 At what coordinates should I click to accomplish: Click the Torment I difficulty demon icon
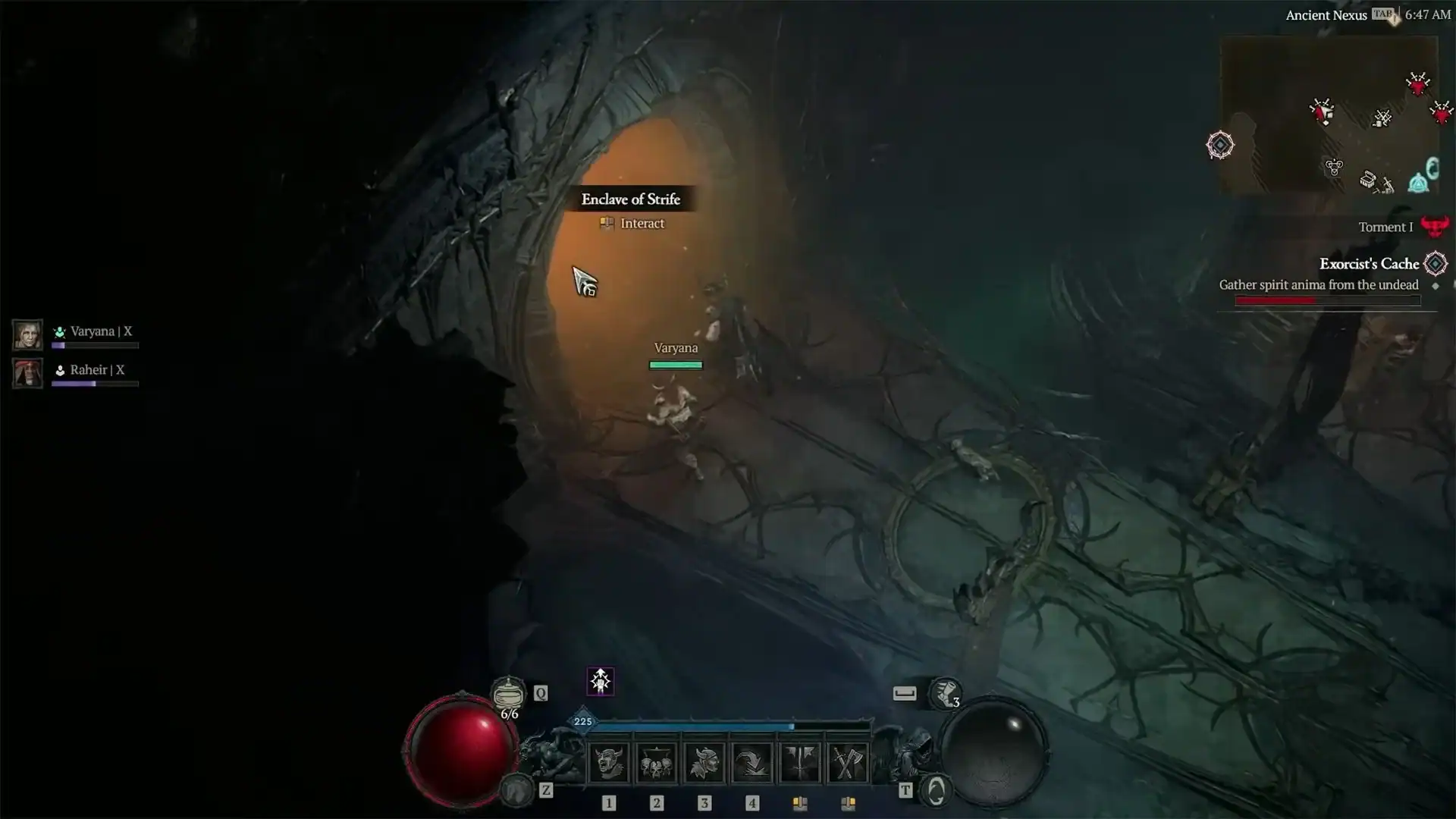tap(1434, 227)
